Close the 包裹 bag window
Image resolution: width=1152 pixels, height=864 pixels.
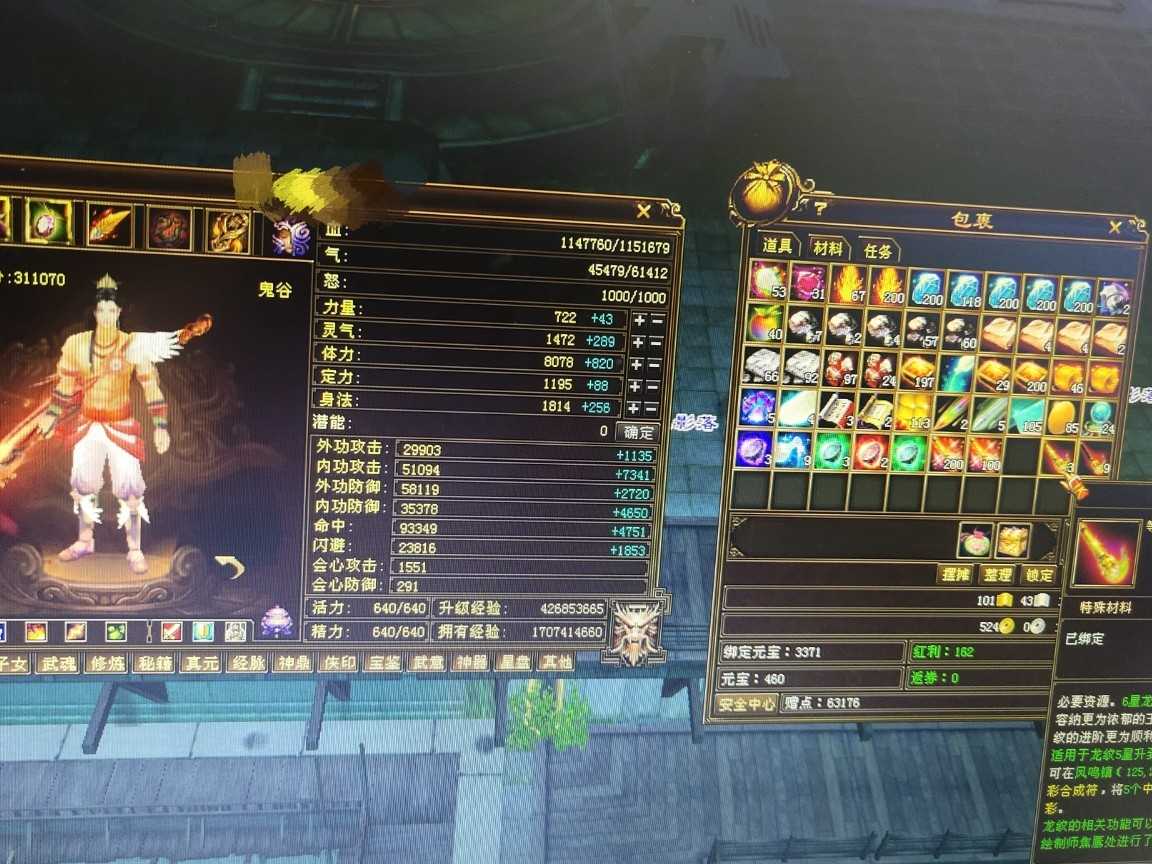pos(1115,228)
